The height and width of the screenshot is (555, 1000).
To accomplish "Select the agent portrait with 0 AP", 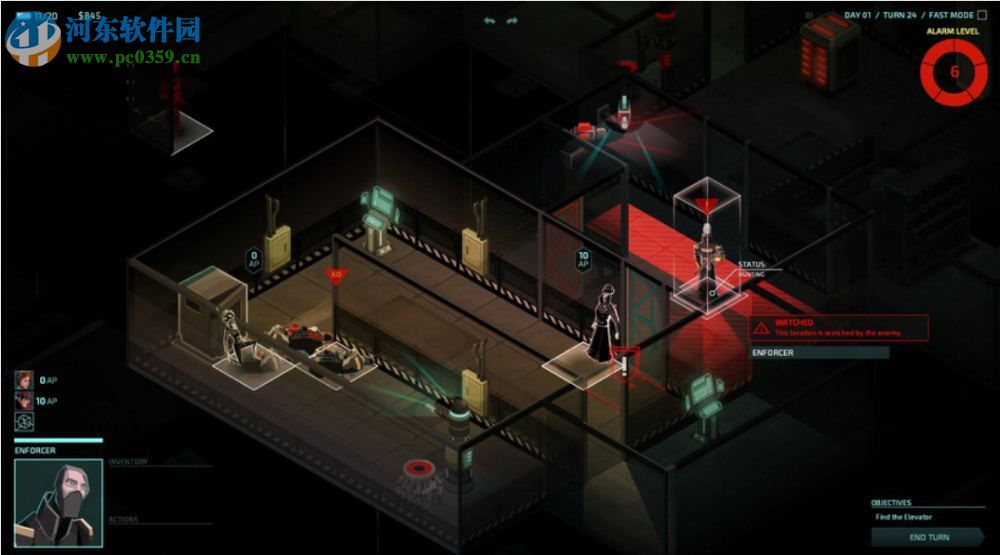I will tap(24, 380).
